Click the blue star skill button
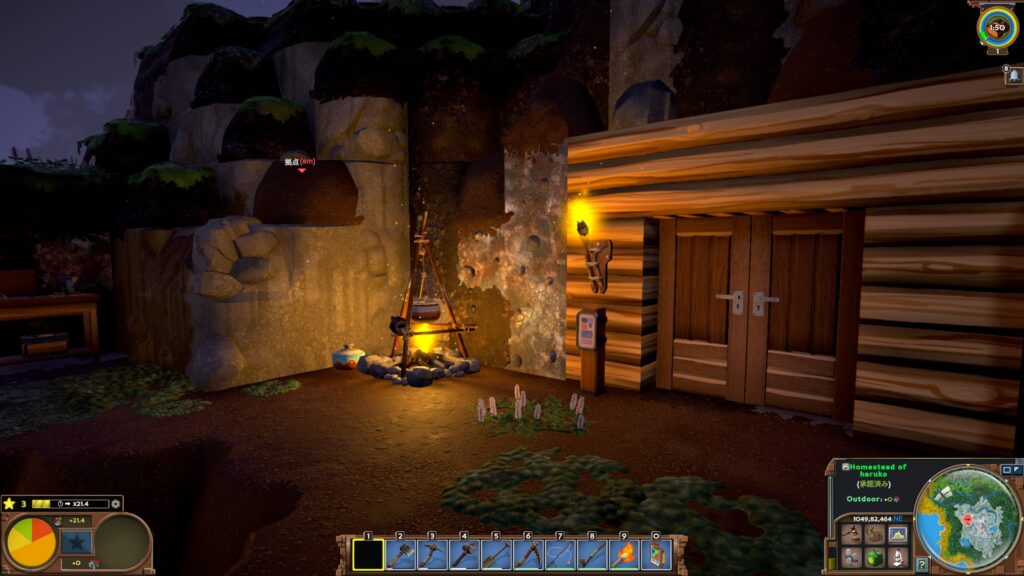Viewport: 1024px width, 576px height. point(76,542)
